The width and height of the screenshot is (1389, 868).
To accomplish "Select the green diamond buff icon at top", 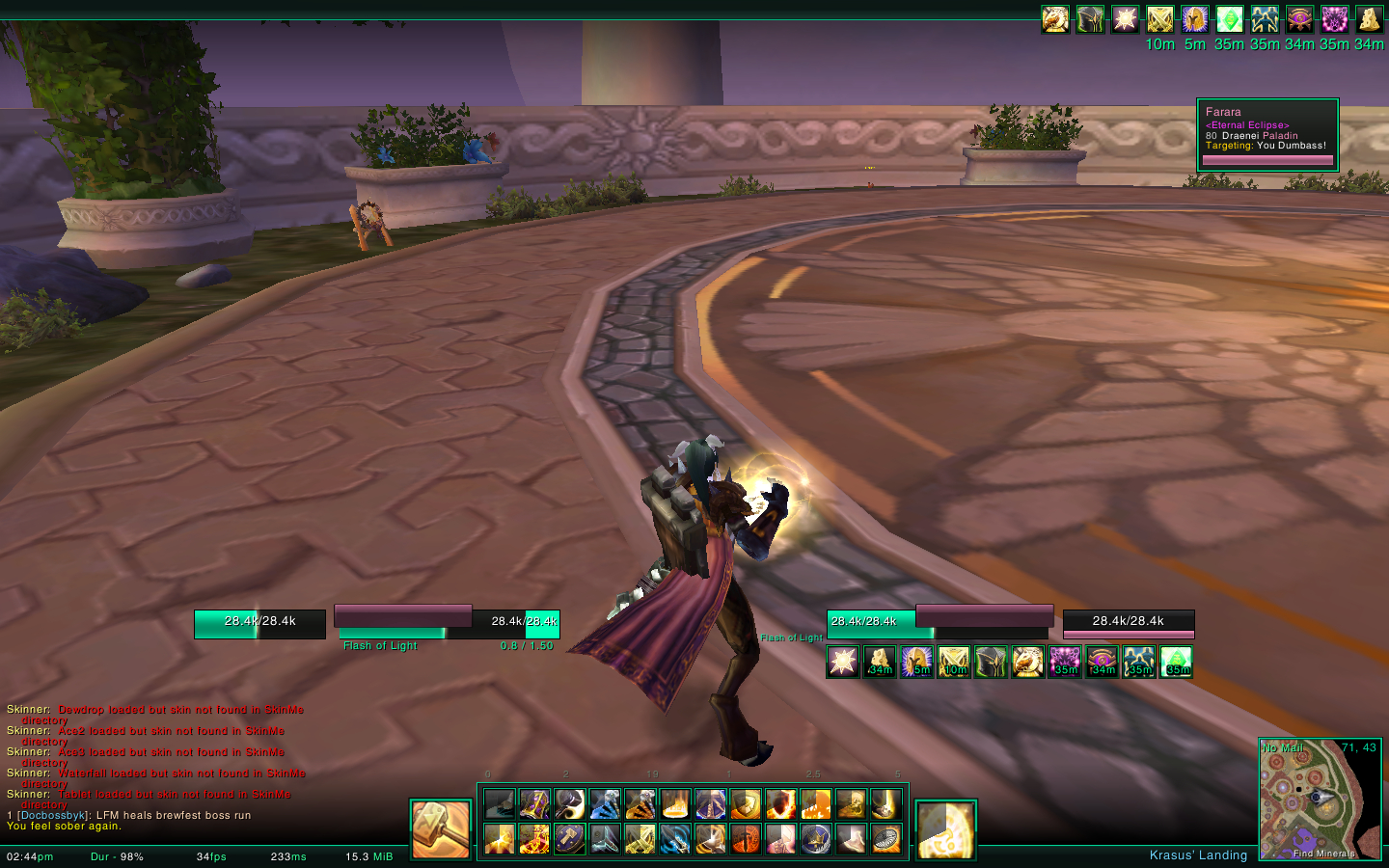I will point(1230,19).
